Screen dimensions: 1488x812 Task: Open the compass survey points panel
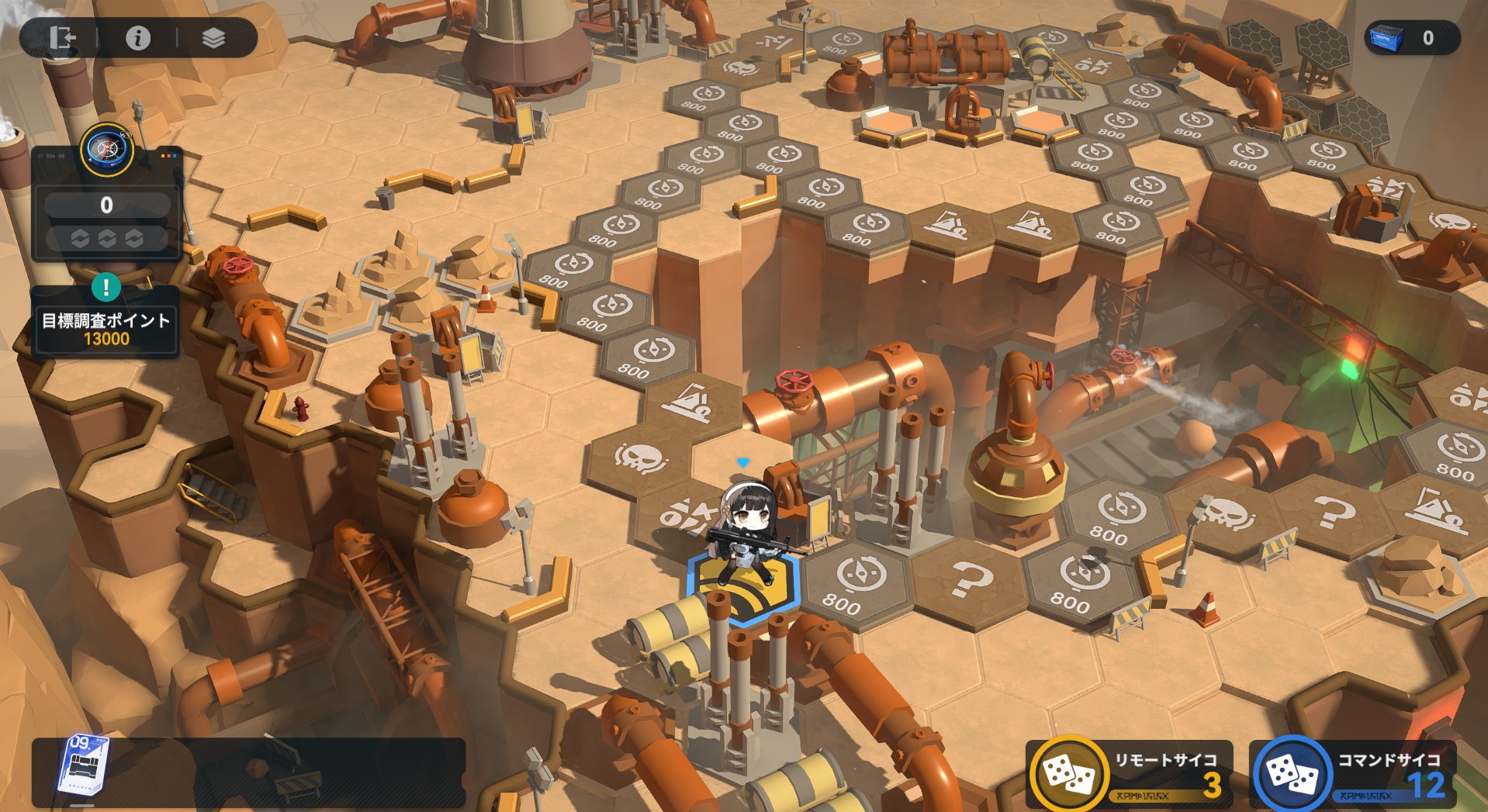107,151
